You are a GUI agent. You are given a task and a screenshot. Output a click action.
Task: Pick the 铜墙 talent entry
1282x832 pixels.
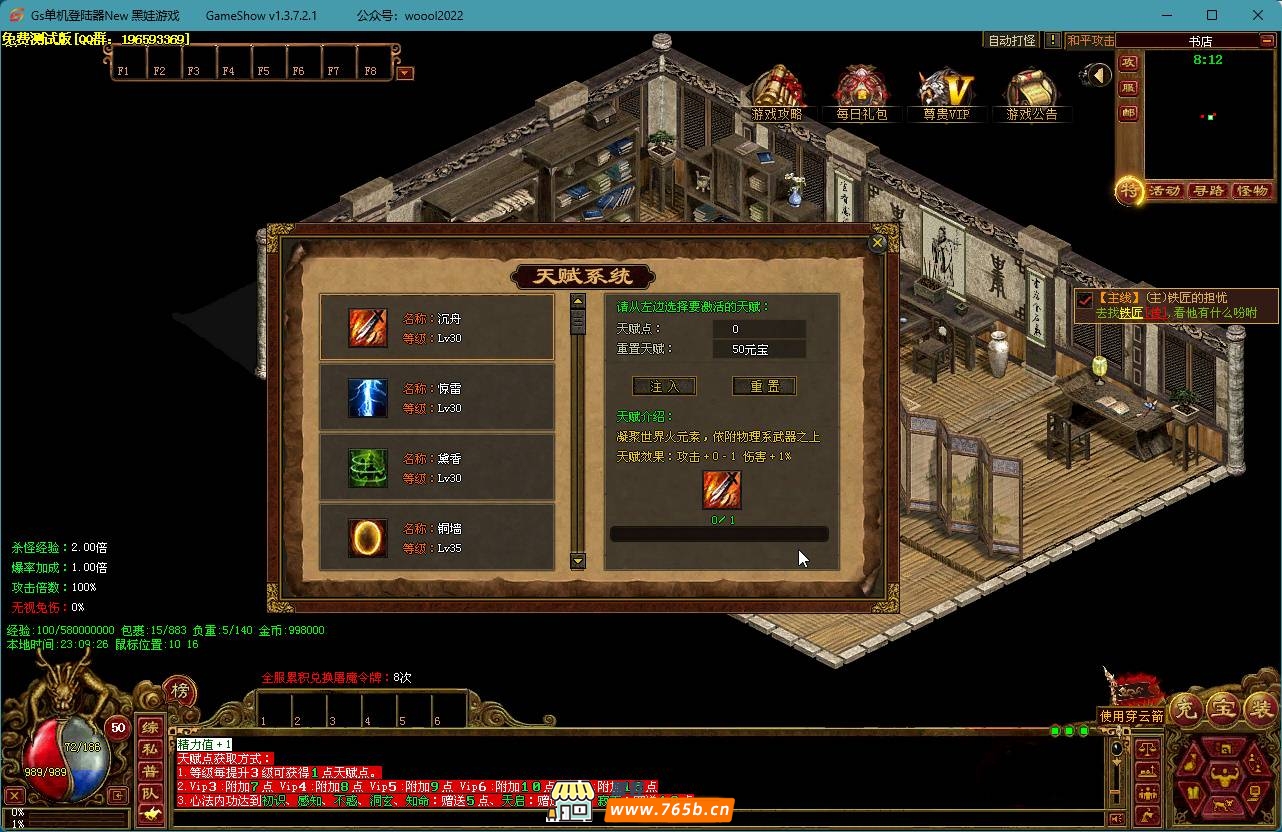click(436, 538)
